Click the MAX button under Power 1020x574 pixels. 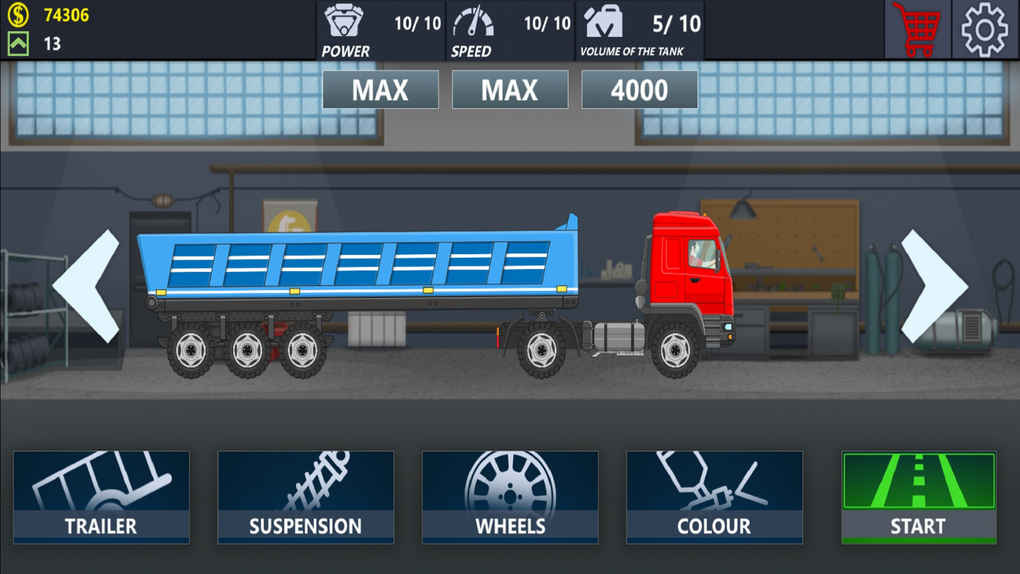click(380, 90)
